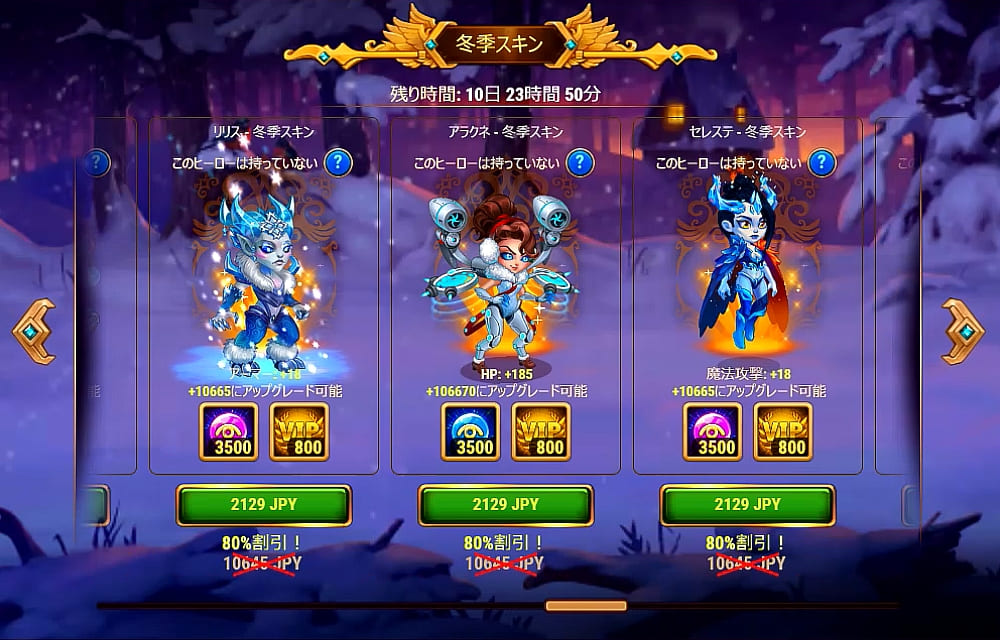Select the Celeste winter skin card
The height and width of the screenshot is (640, 1000).
pos(748,290)
